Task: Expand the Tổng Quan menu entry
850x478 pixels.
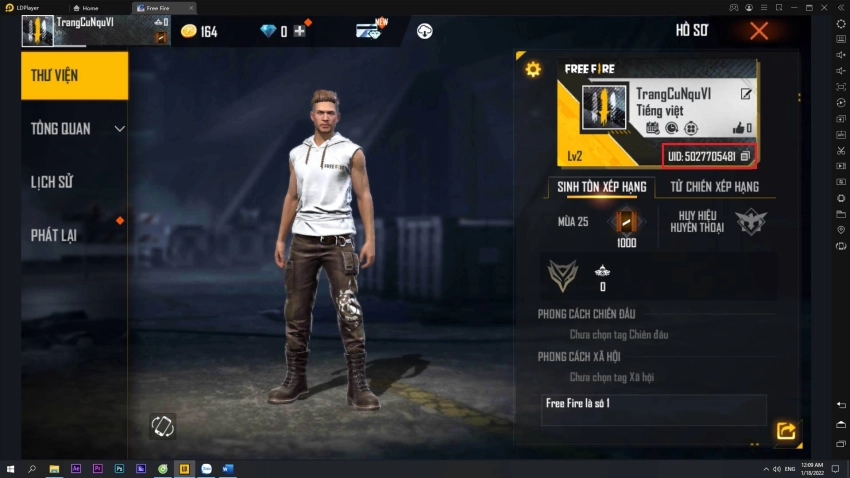Action: 75,128
